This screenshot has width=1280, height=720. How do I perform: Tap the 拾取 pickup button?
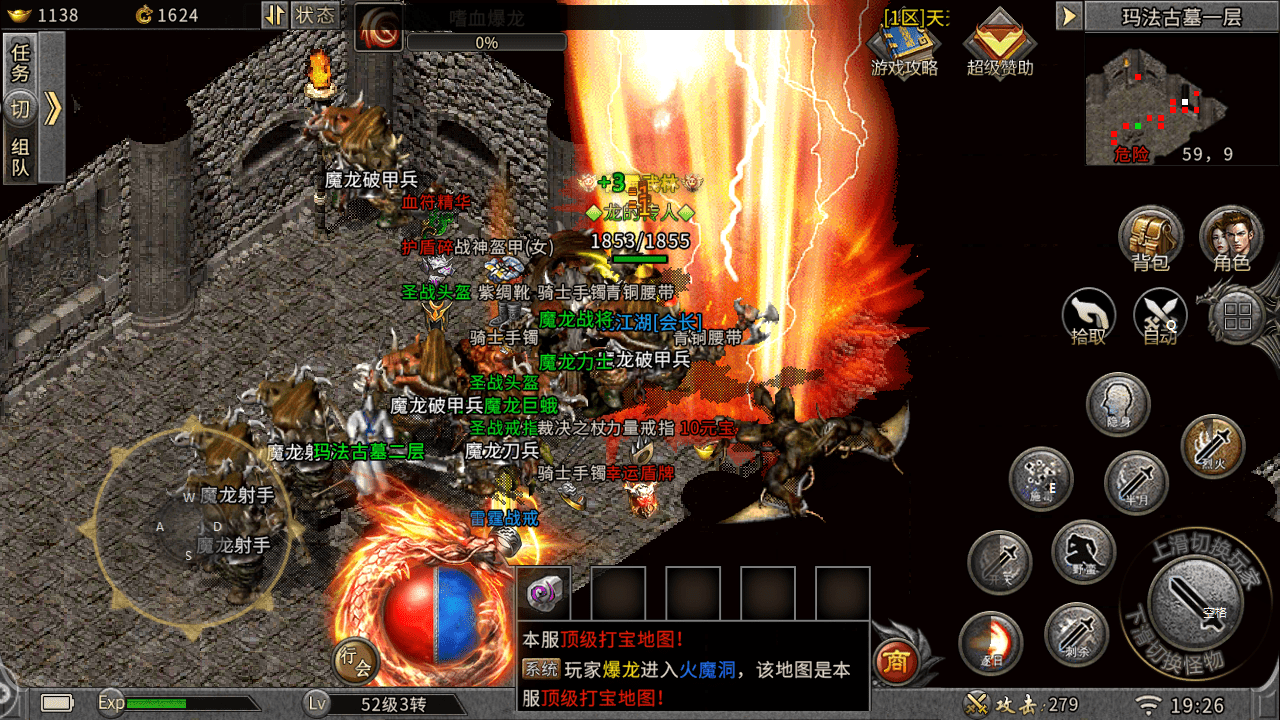click(x=1088, y=316)
